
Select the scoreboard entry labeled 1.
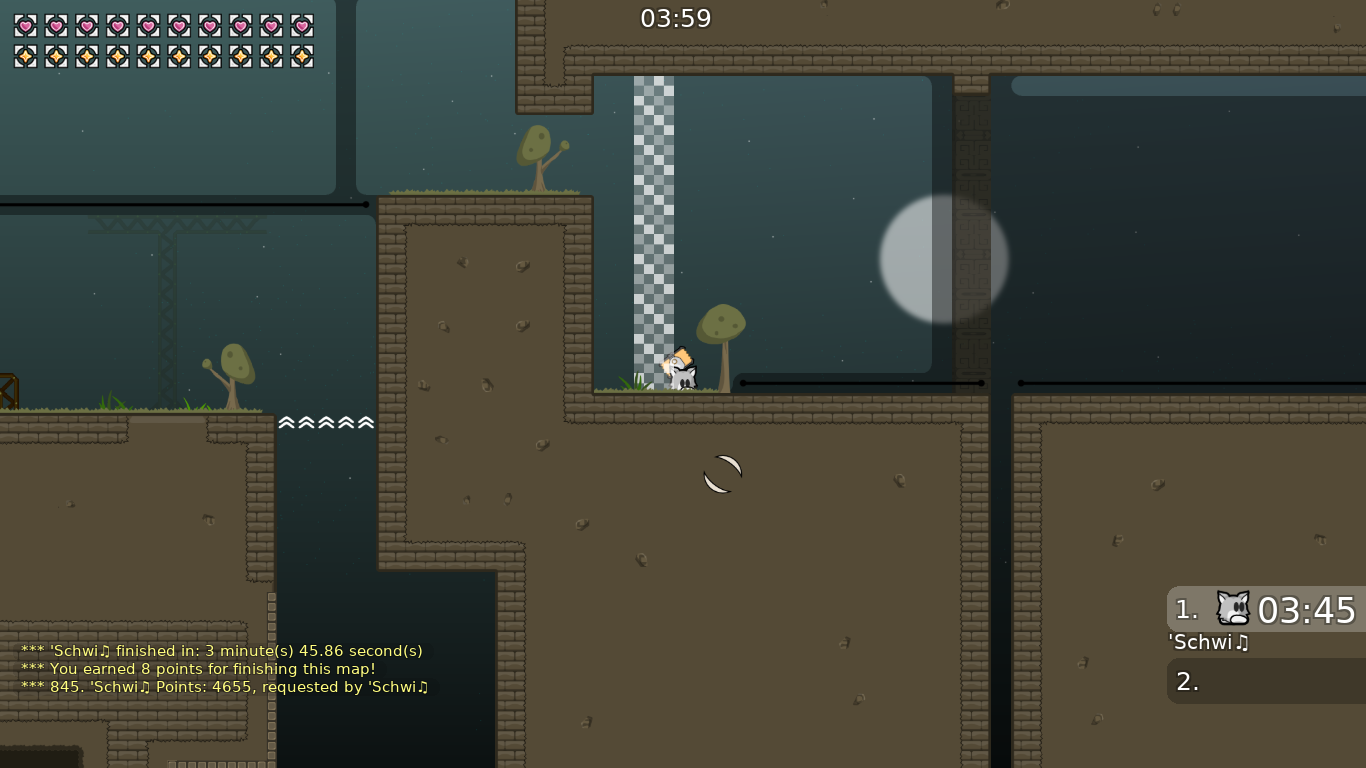point(1186,610)
